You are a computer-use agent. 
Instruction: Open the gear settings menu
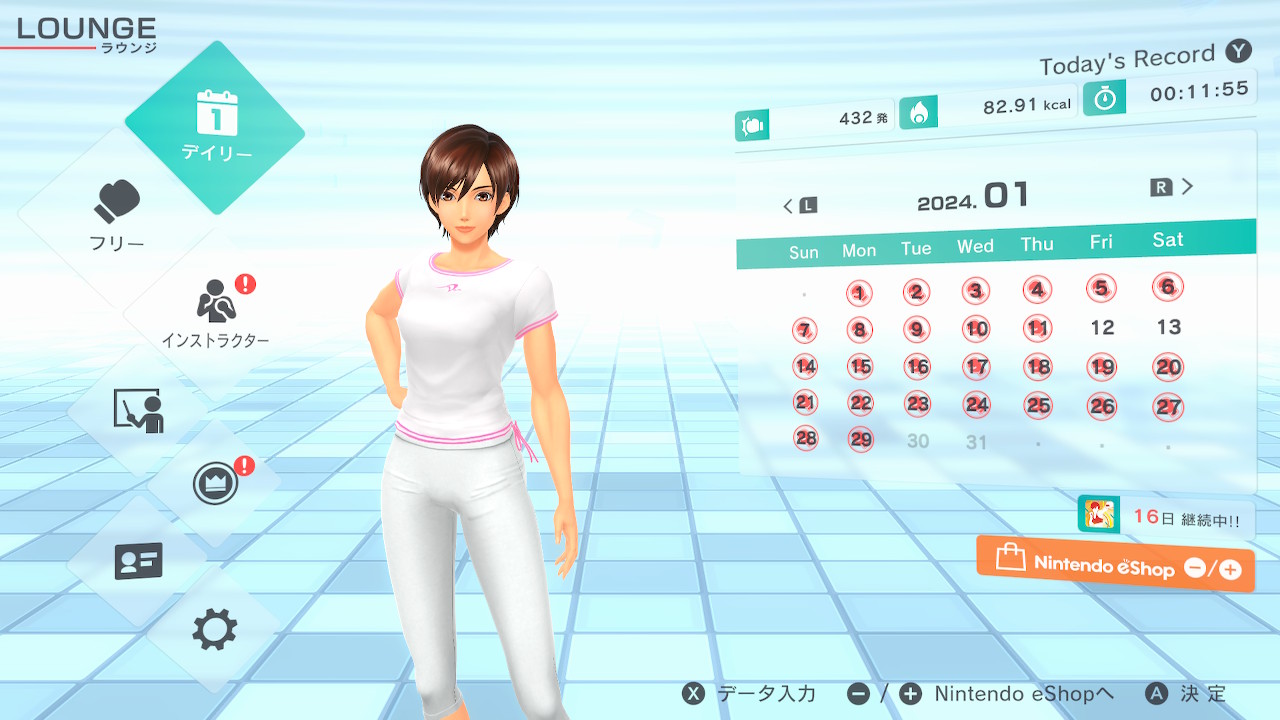[x=215, y=630]
